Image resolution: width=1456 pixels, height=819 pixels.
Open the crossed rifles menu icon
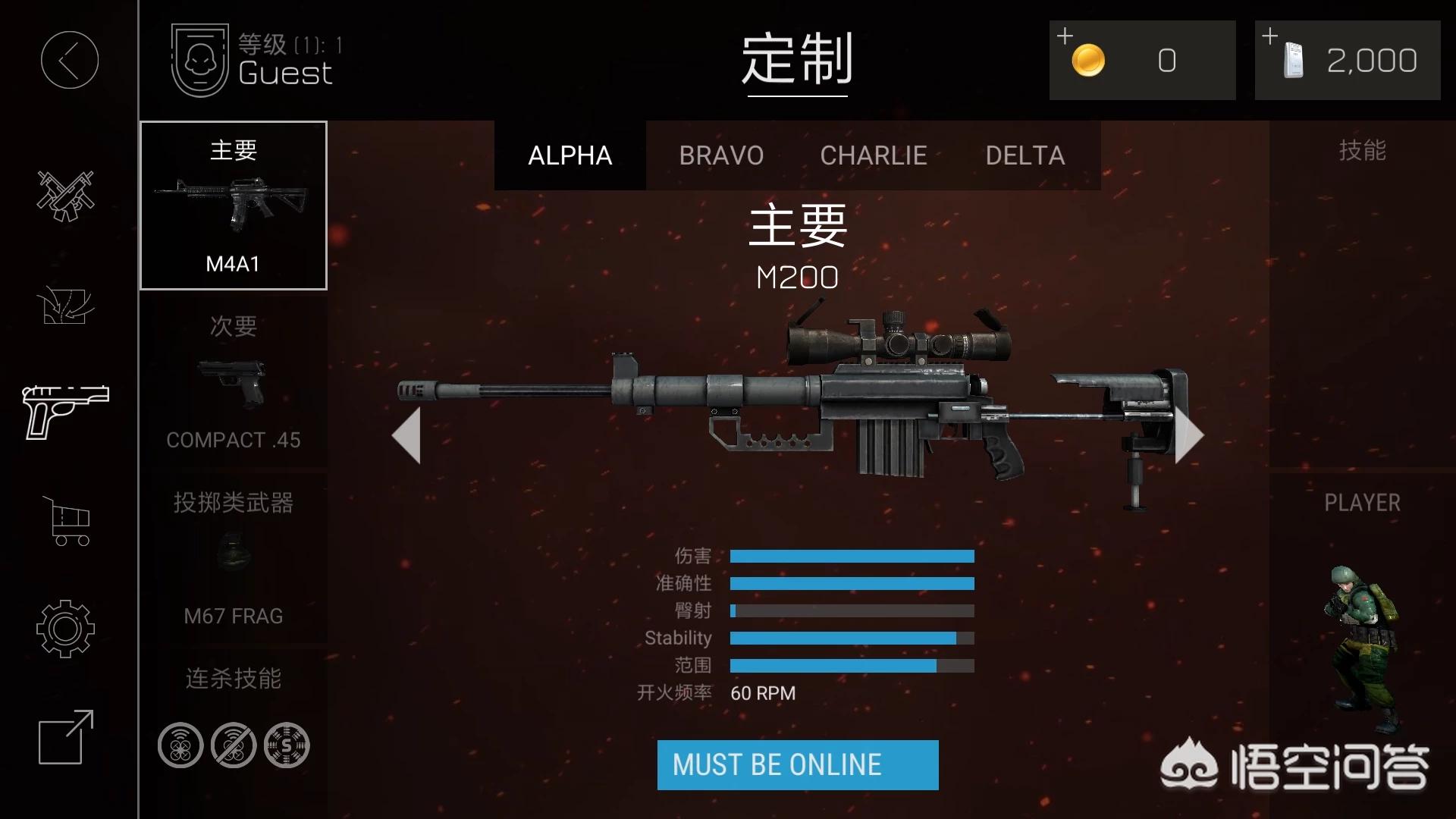[66, 196]
